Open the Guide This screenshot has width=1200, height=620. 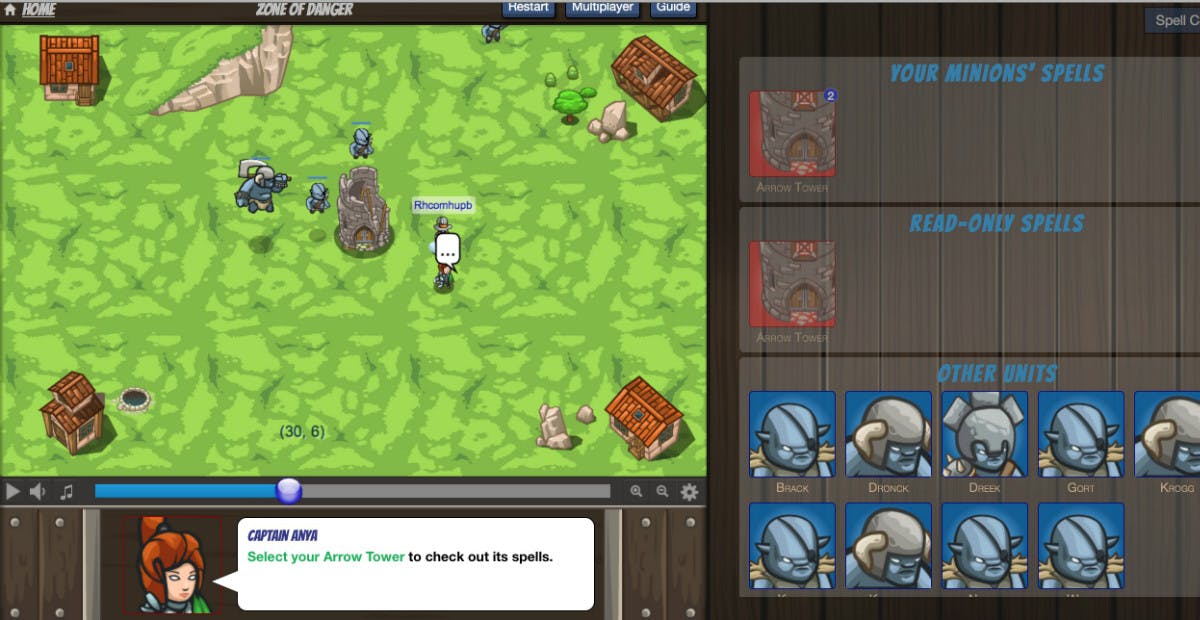point(673,8)
